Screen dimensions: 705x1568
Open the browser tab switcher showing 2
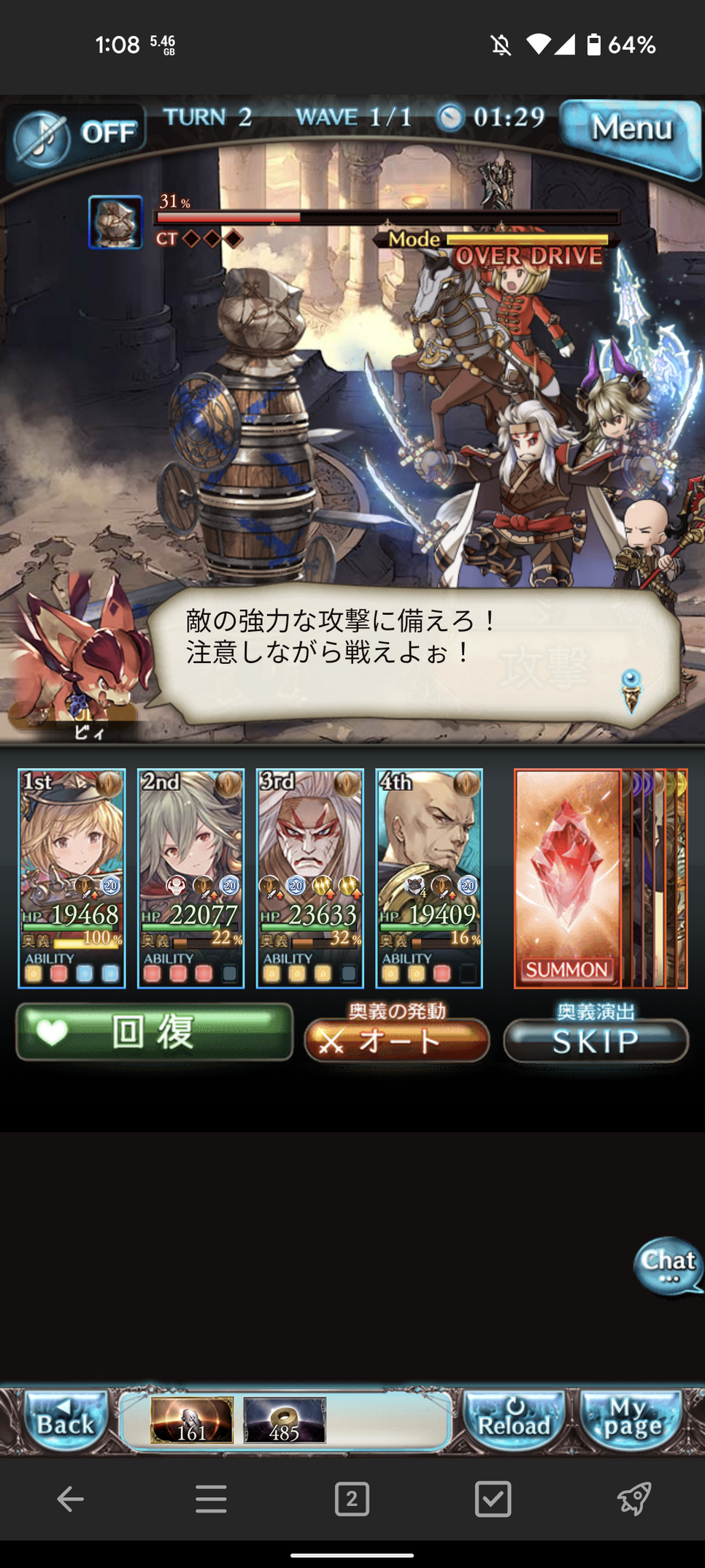352,1499
